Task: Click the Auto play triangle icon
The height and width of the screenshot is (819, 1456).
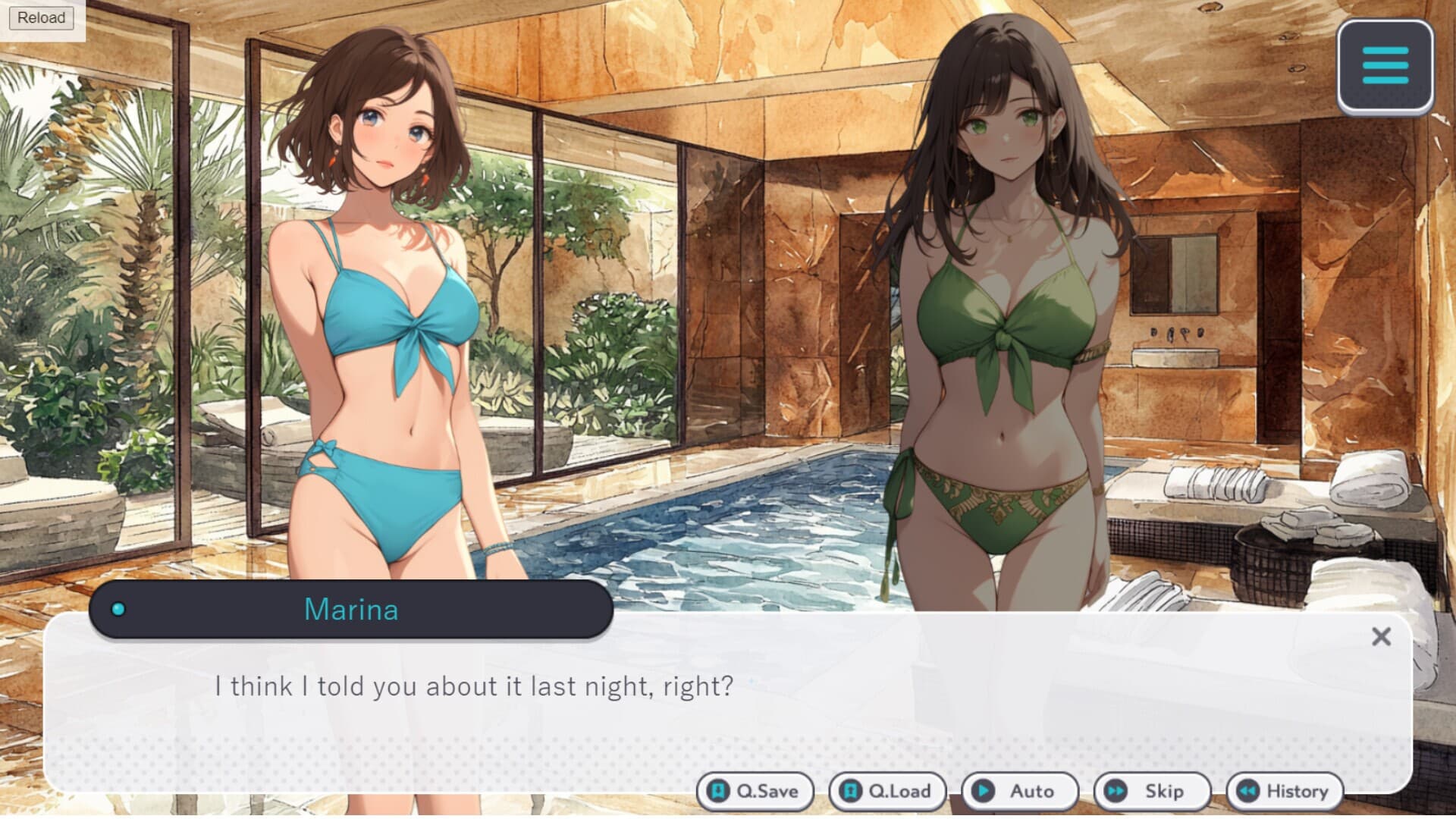Action: click(984, 791)
